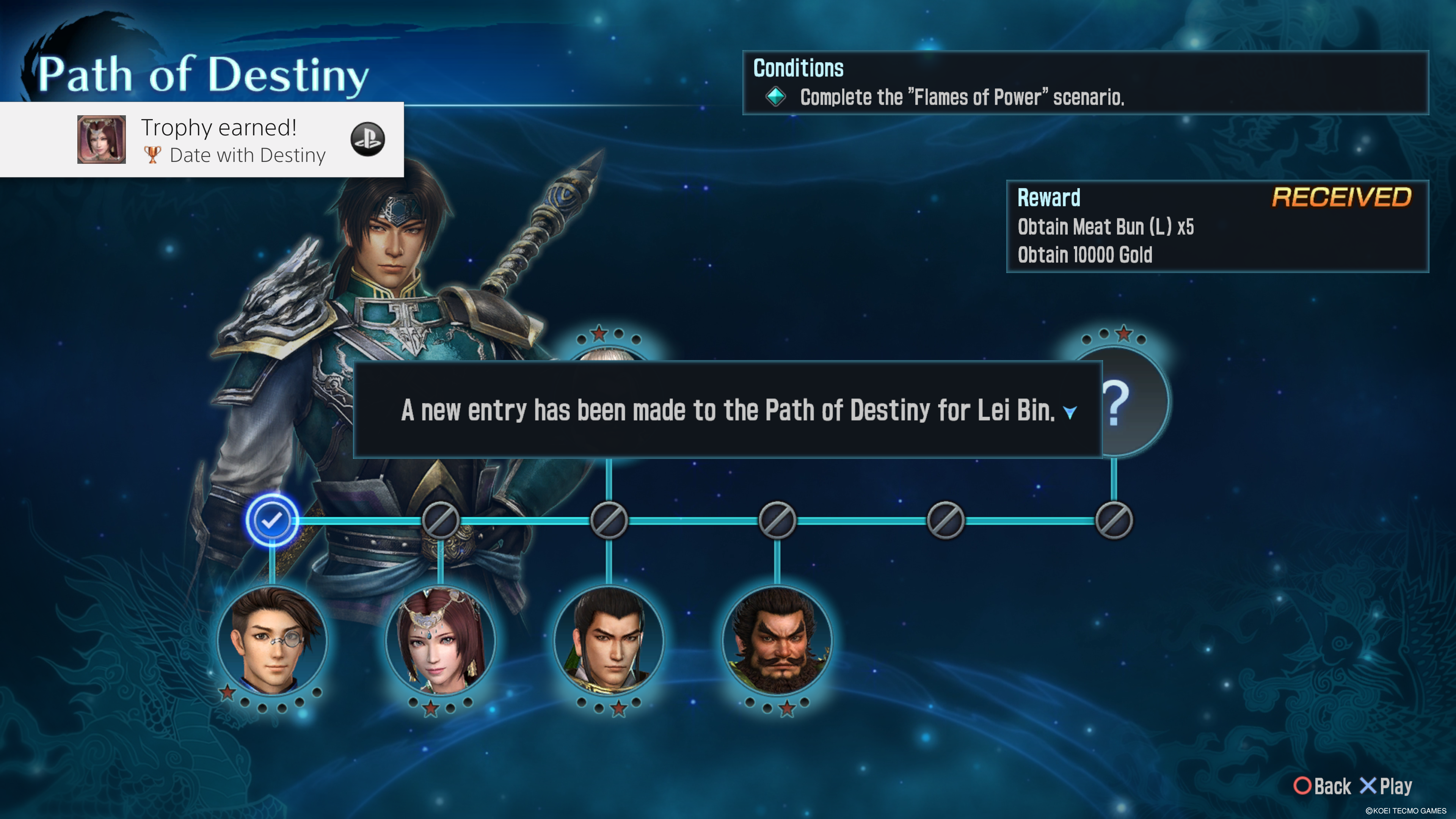The image size is (1456, 819).
Task: Advance the Lei Bin new entry message
Action: click(x=1069, y=412)
